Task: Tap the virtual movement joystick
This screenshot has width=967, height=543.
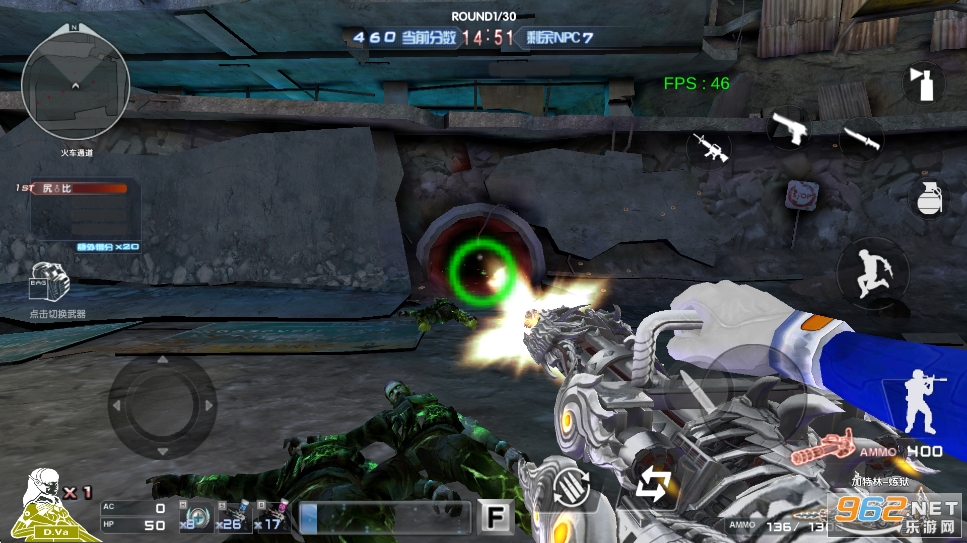Action: pos(161,405)
